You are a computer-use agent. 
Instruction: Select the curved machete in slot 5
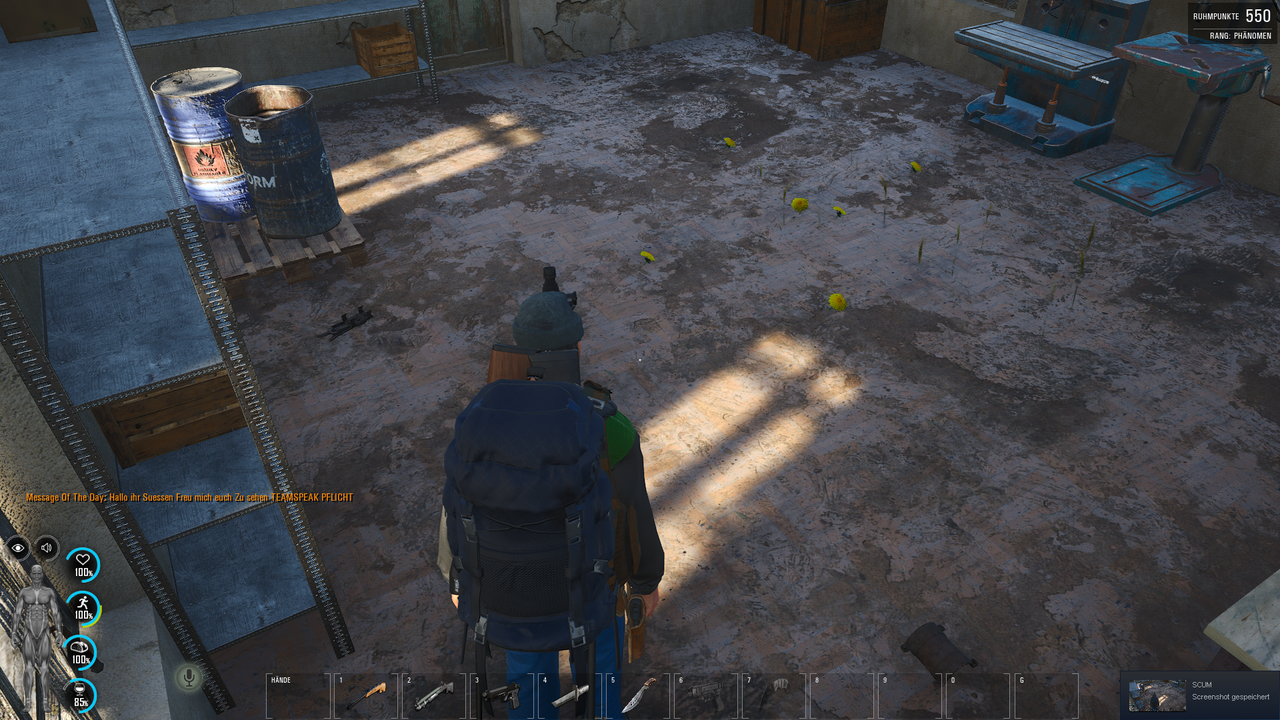[638, 695]
